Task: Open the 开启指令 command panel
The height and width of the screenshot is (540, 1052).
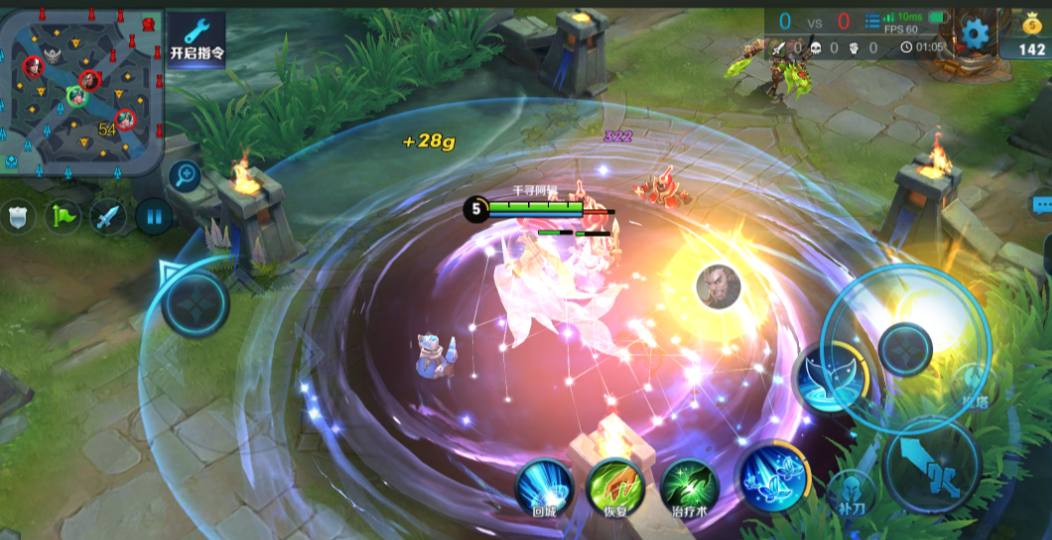Action: click(196, 40)
